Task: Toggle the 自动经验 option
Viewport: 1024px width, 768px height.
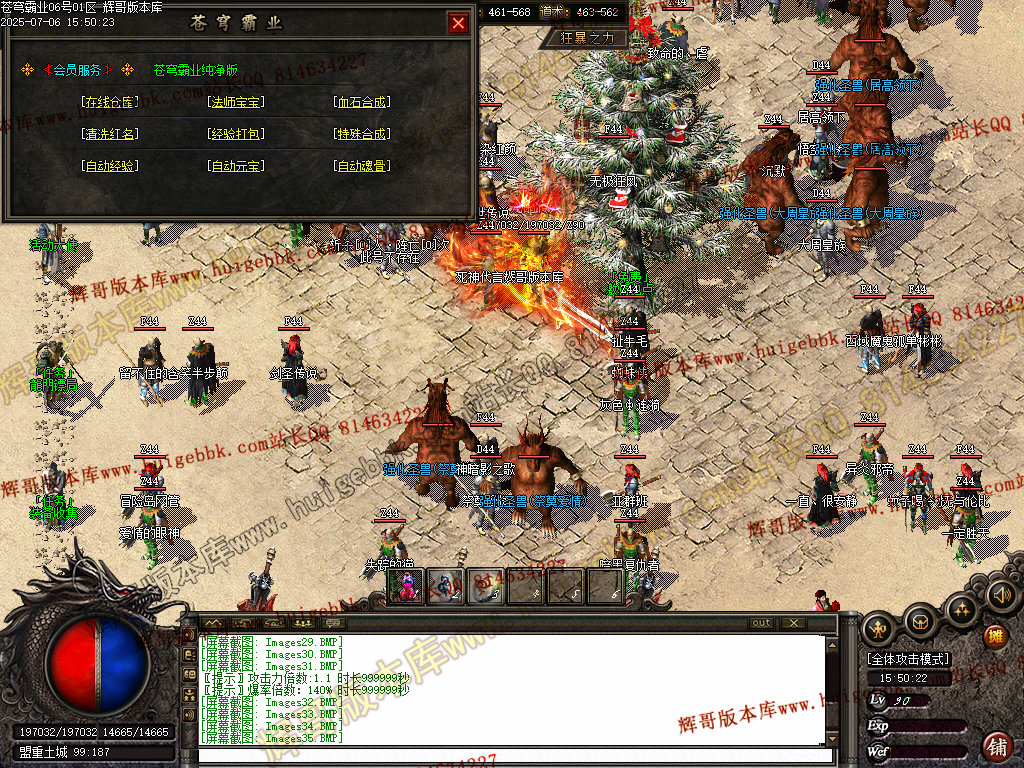Action: 109,165
